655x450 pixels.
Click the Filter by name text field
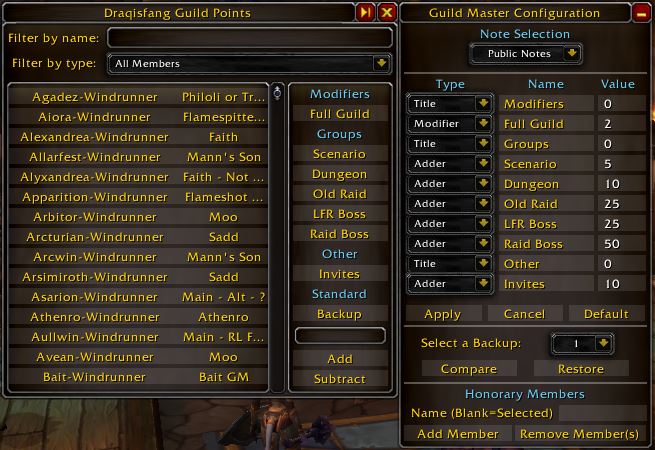[249, 38]
